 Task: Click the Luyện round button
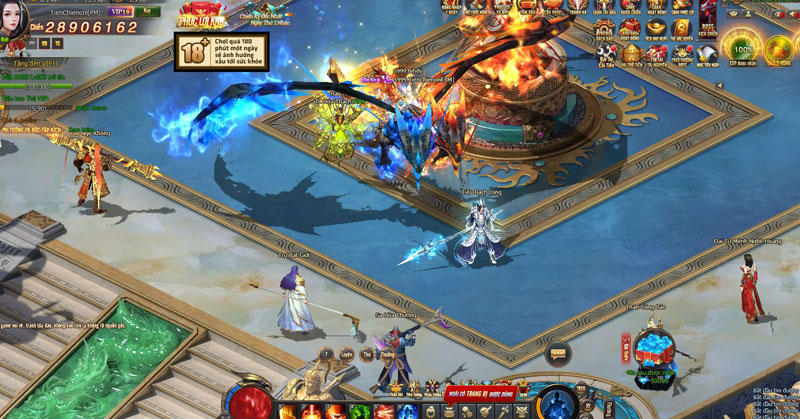click(x=346, y=354)
